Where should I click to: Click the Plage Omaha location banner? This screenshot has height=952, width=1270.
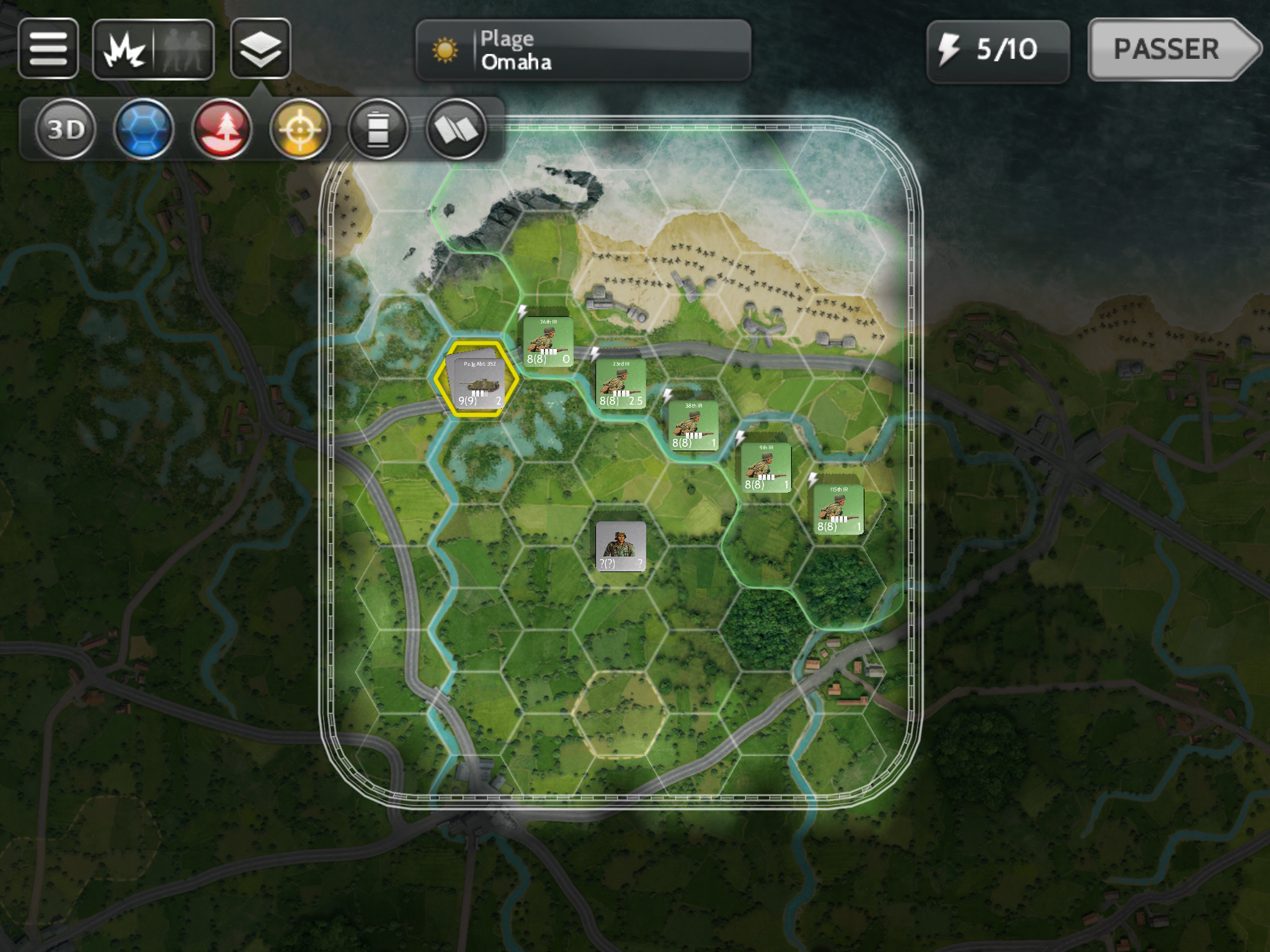pyautogui.click(x=583, y=50)
